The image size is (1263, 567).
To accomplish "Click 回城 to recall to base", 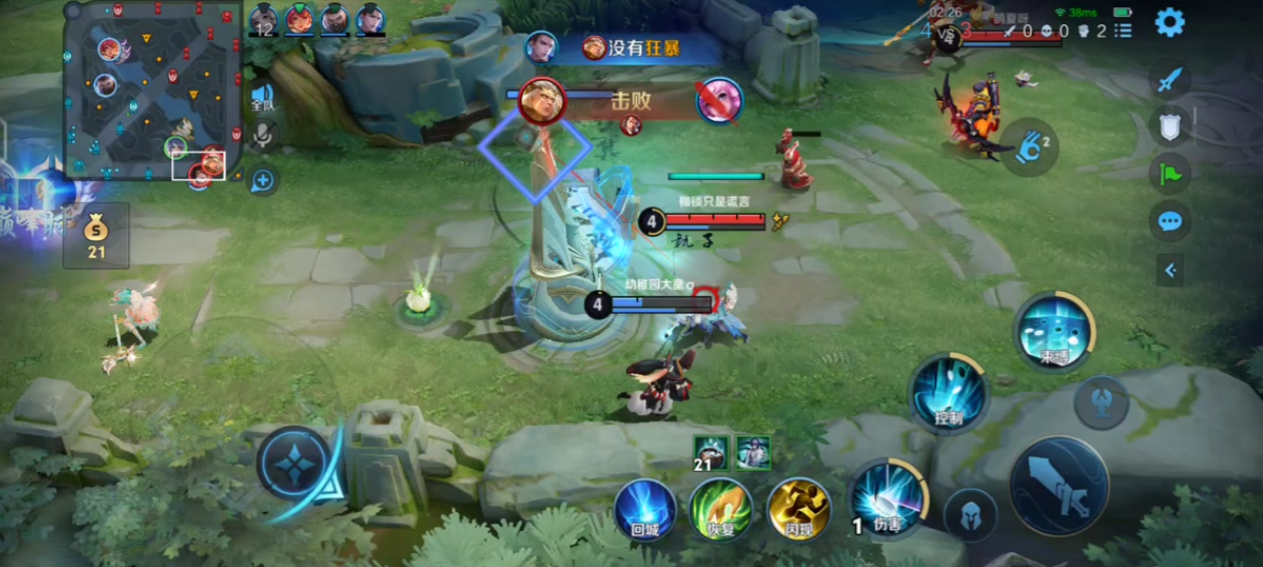I will (x=644, y=508).
